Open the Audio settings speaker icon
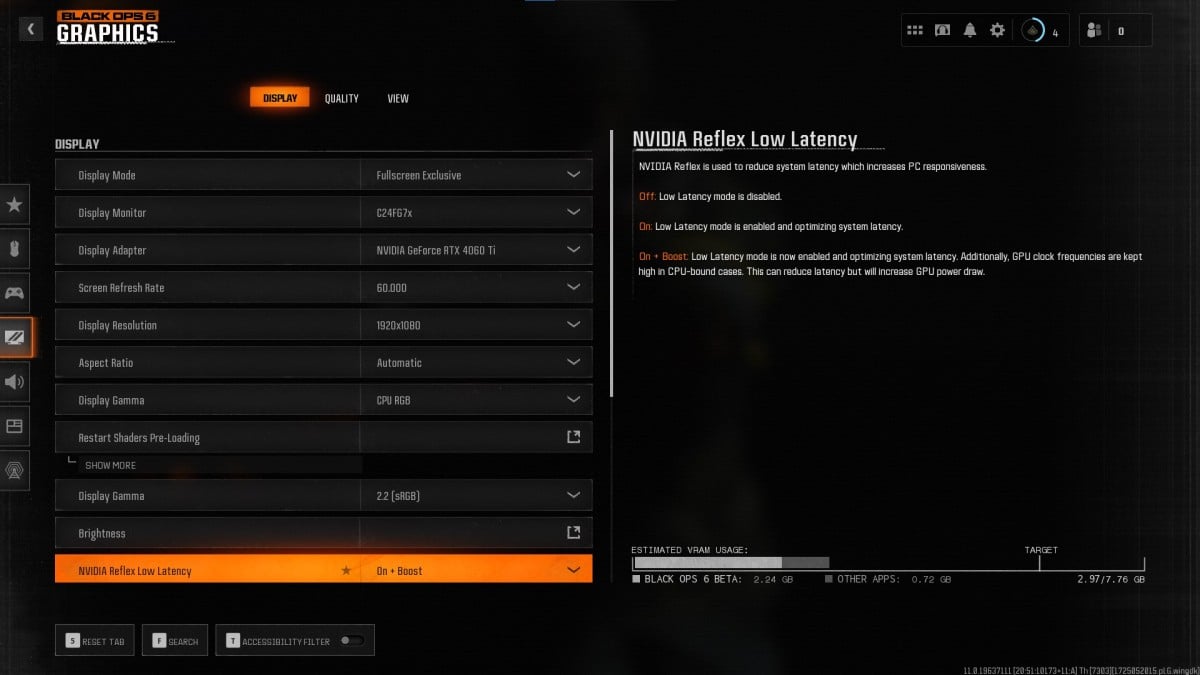1200x675 pixels. [15, 381]
